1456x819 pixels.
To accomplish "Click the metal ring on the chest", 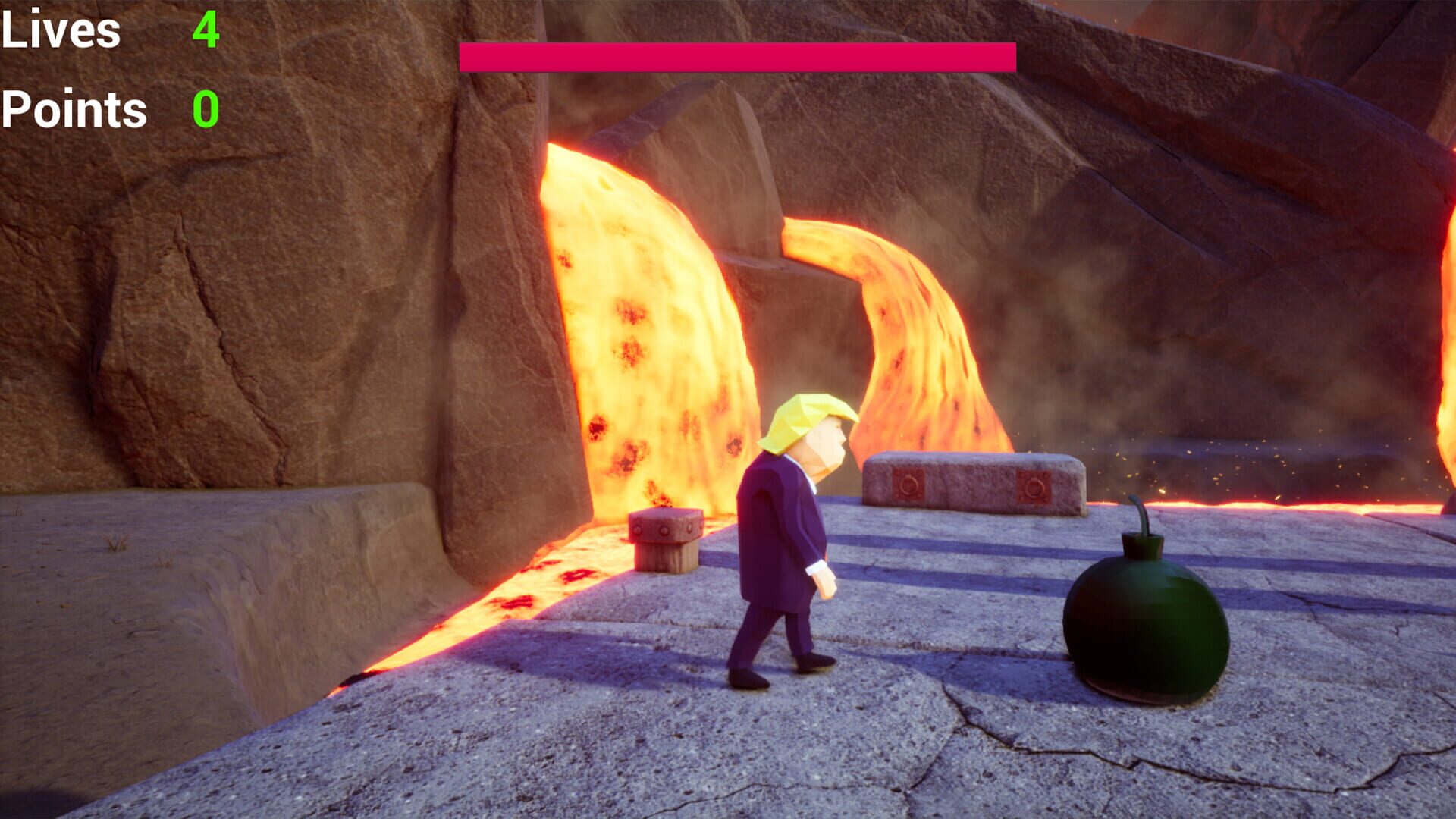I will [908, 484].
